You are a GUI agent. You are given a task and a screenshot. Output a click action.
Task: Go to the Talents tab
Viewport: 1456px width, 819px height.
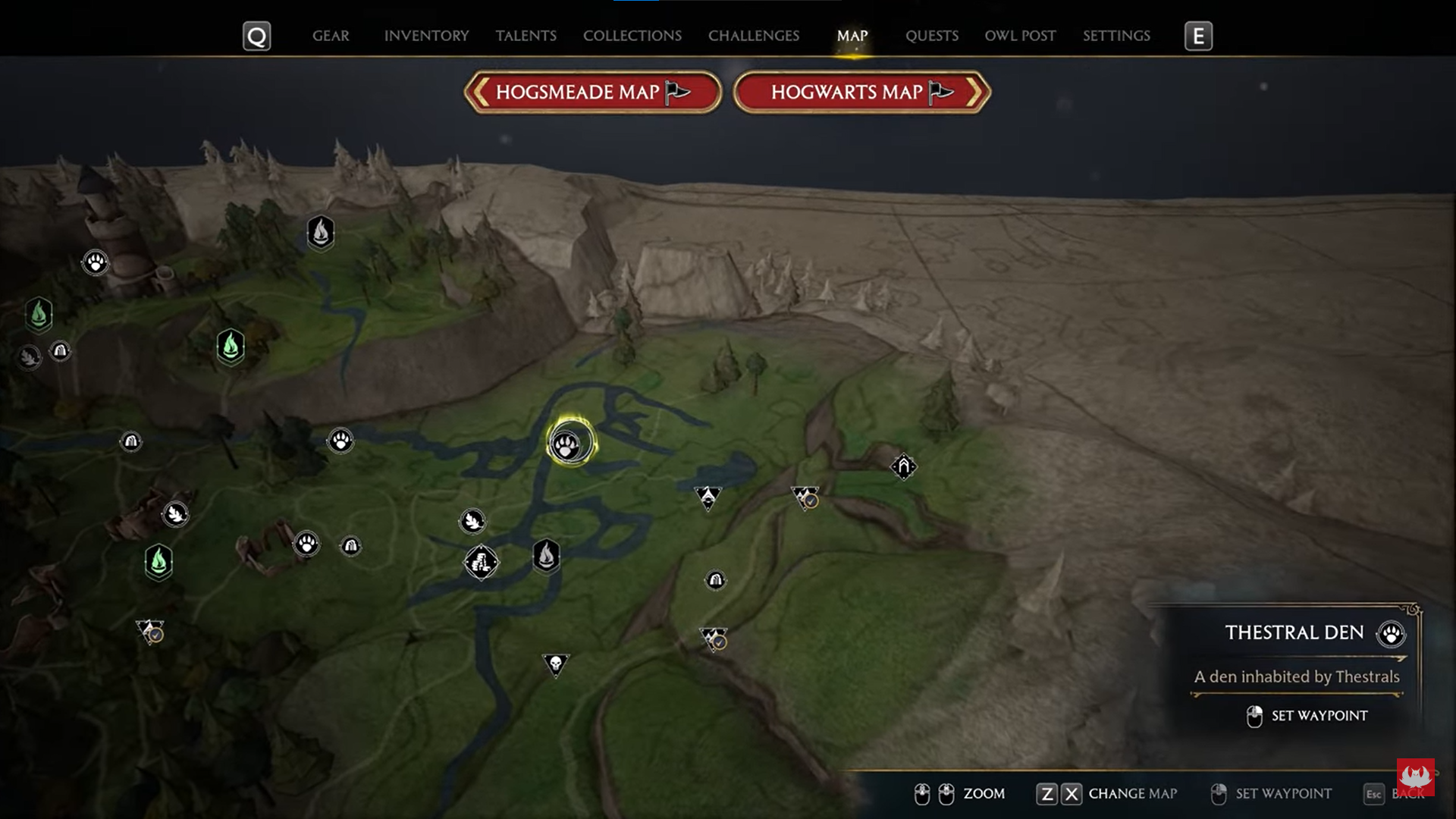click(x=526, y=36)
